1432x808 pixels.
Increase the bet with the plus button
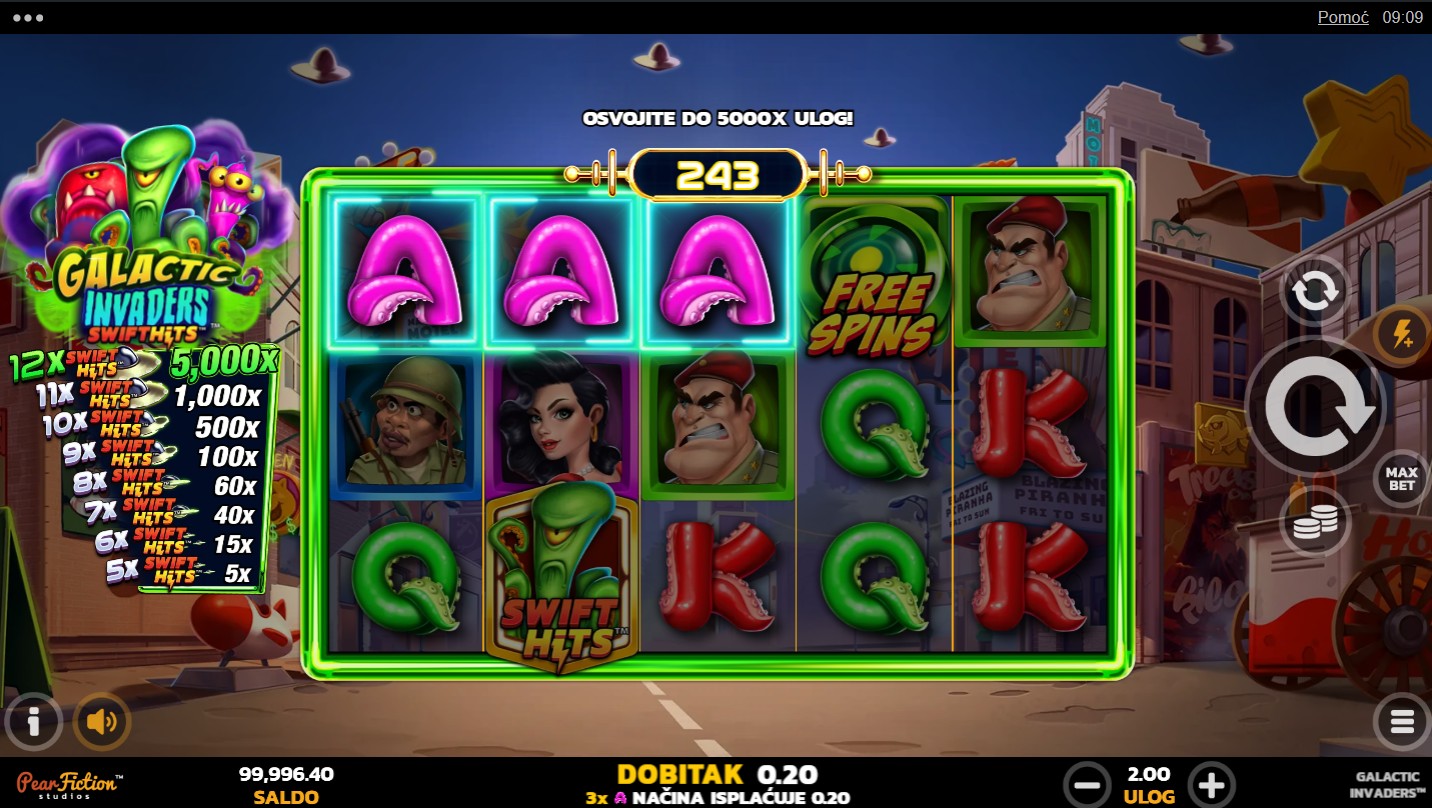pos(1211,783)
